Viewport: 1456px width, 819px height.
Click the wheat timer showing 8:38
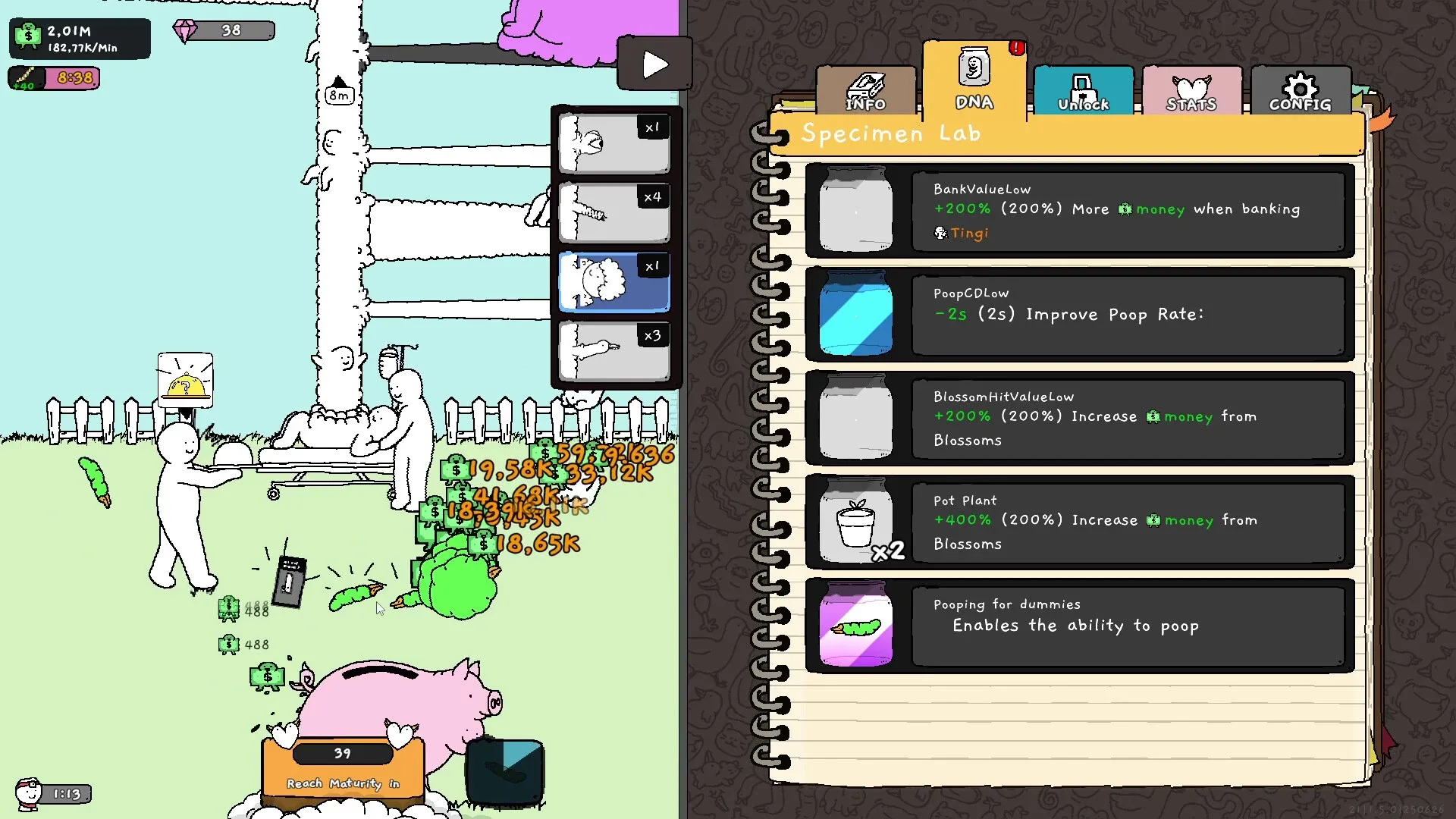53,78
